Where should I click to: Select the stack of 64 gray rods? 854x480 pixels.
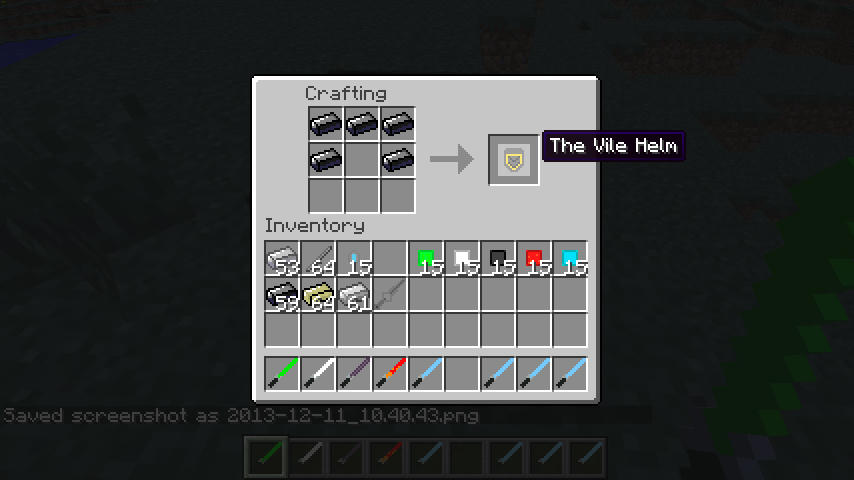(x=319, y=260)
